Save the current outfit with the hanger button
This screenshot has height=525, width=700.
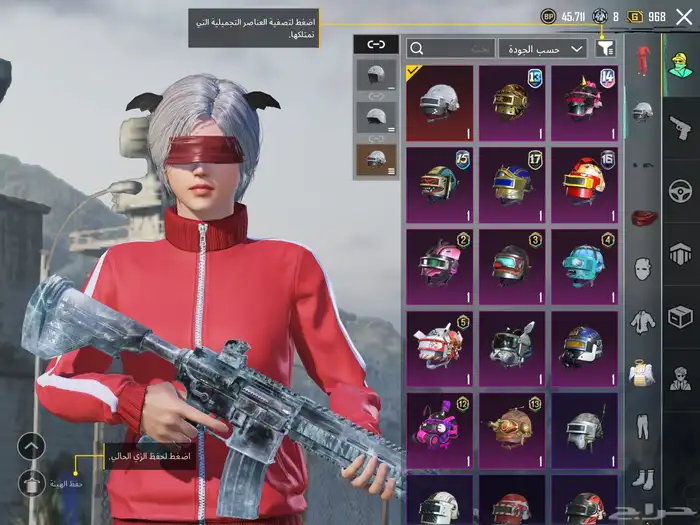point(32,484)
